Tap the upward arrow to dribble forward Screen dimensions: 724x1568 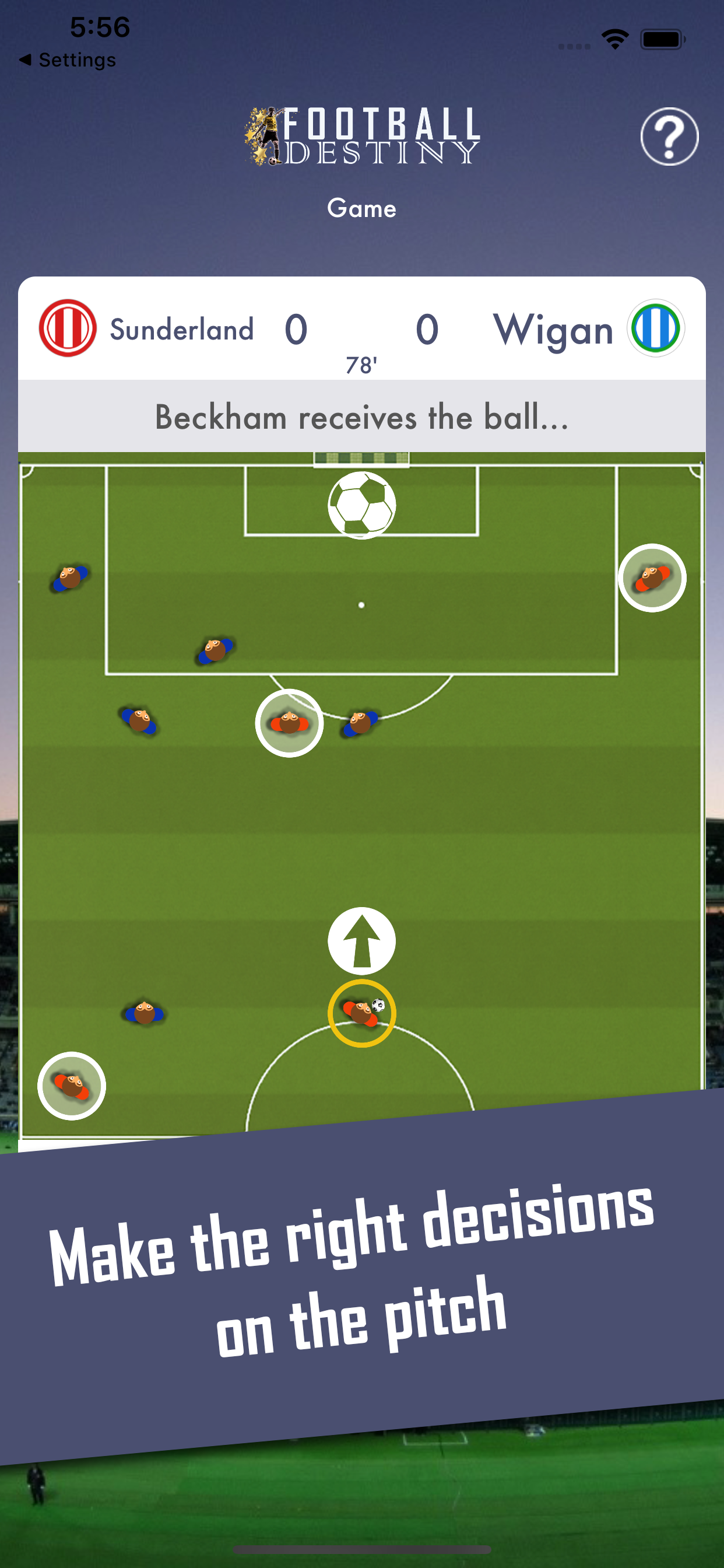click(361, 940)
